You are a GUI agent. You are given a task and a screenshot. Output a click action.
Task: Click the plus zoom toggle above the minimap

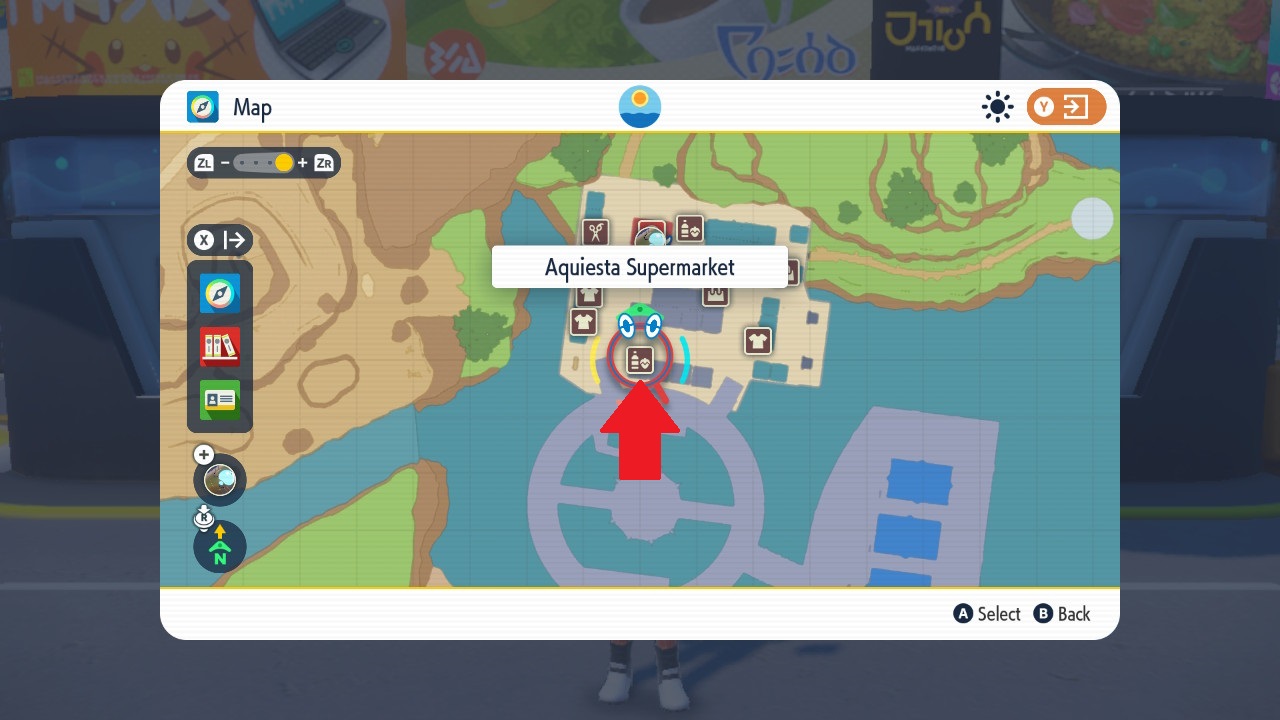click(204, 454)
